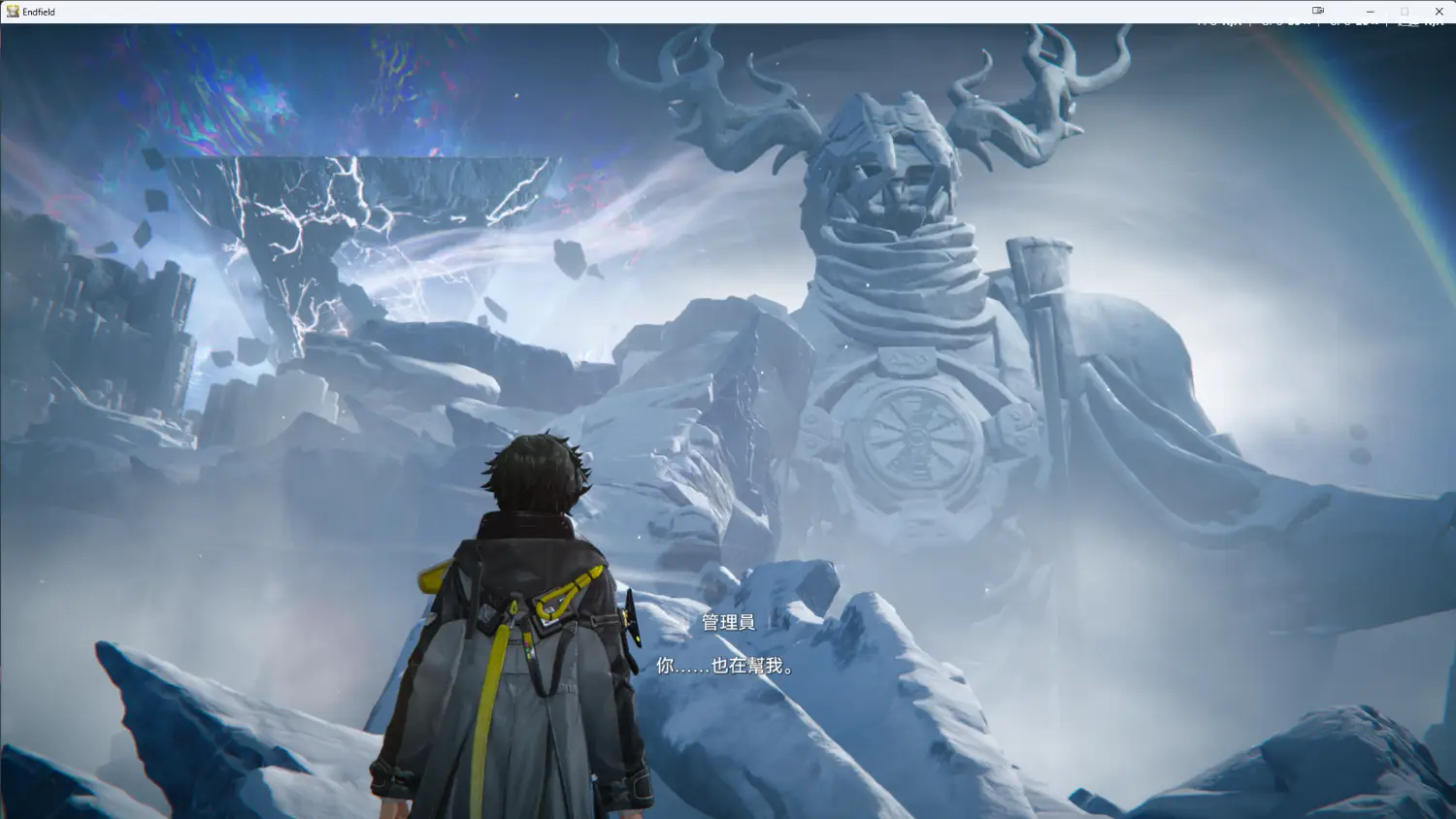Viewport: 1456px width, 819px height.
Task: Minimize the Endfield window
Action: pyautogui.click(x=1370, y=12)
